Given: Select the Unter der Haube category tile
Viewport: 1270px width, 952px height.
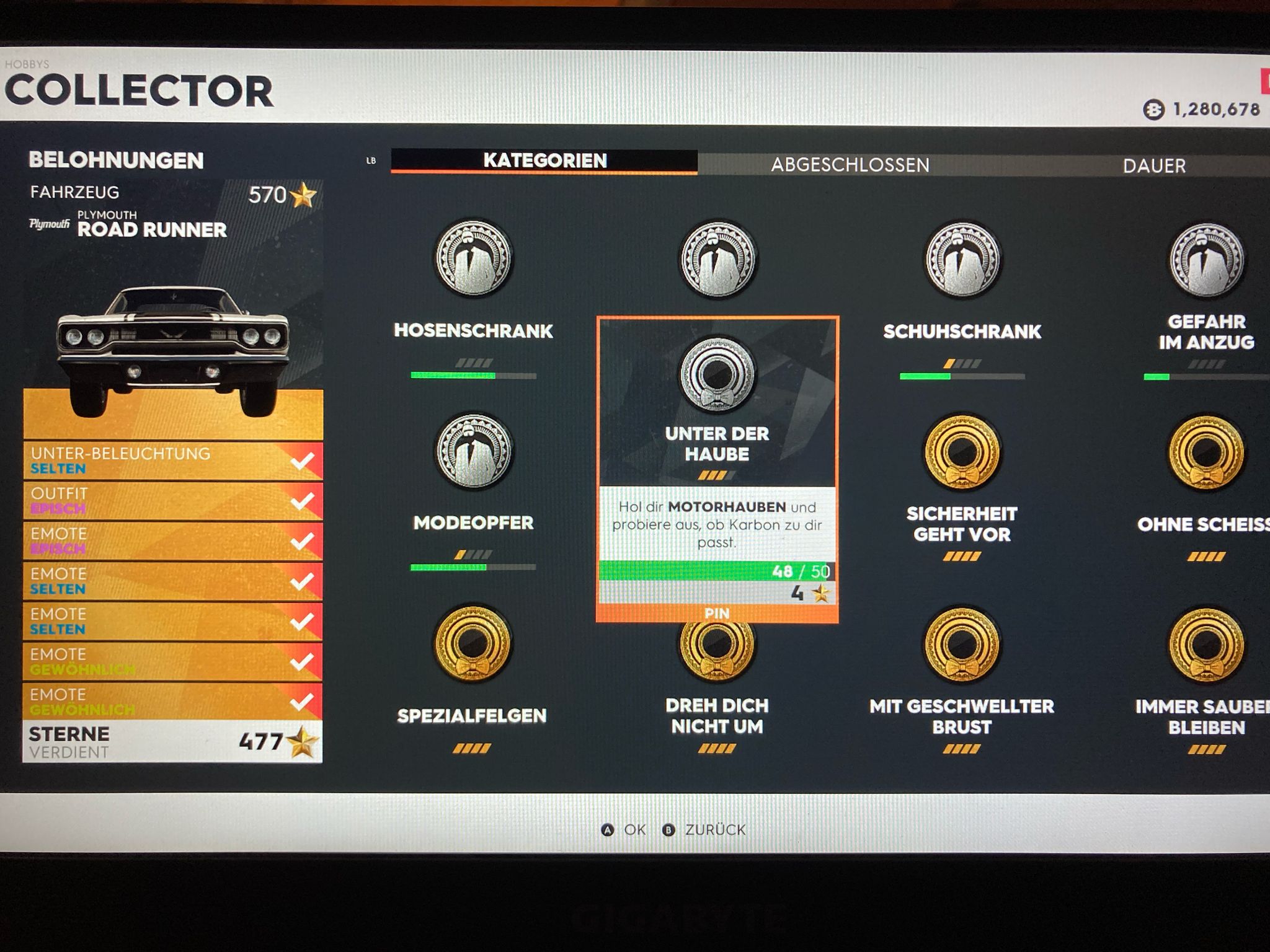Looking at the screenshot, I should pyautogui.click(x=717, y=403).
